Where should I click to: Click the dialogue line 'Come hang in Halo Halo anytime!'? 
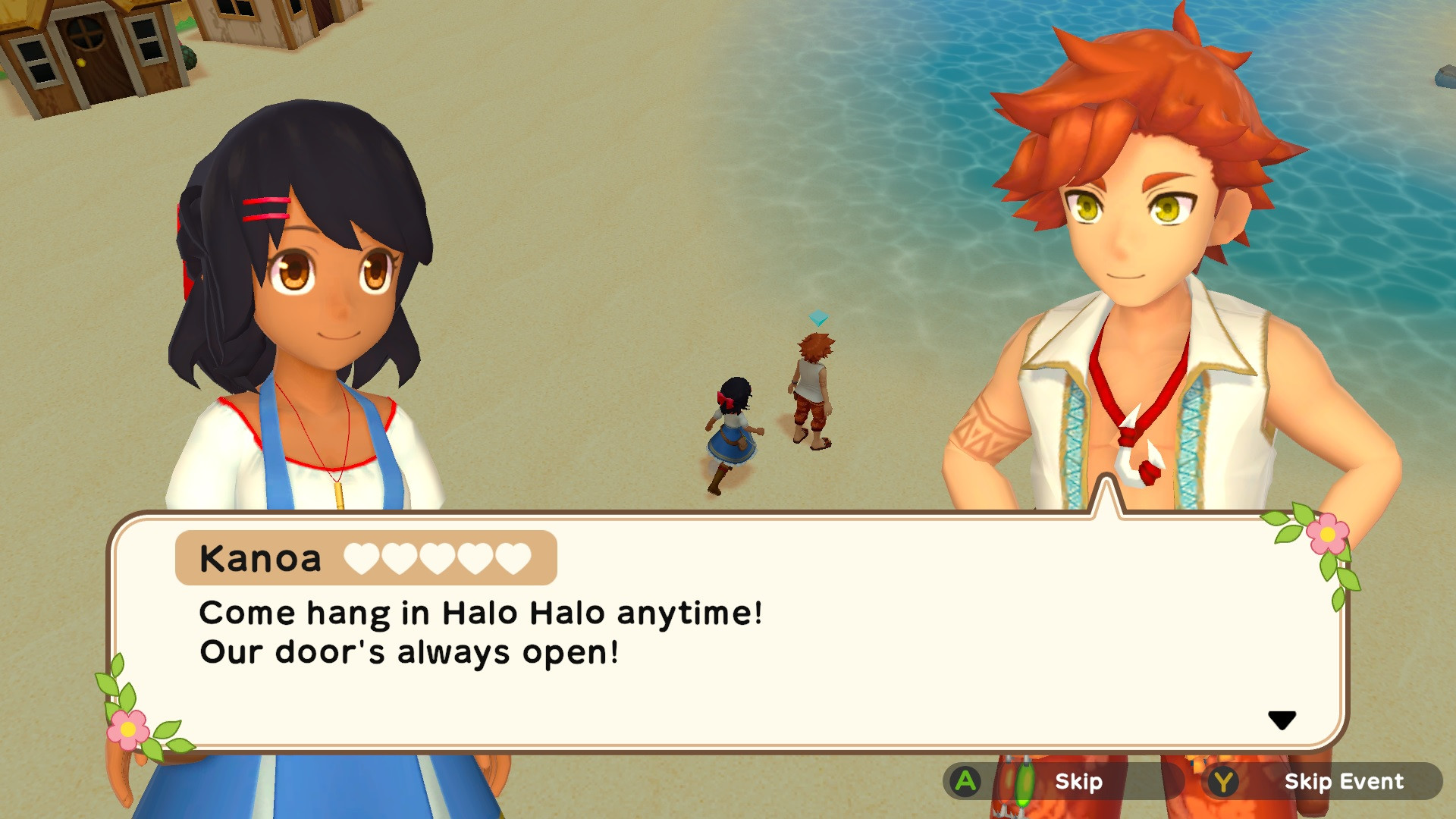click(480, 613)
